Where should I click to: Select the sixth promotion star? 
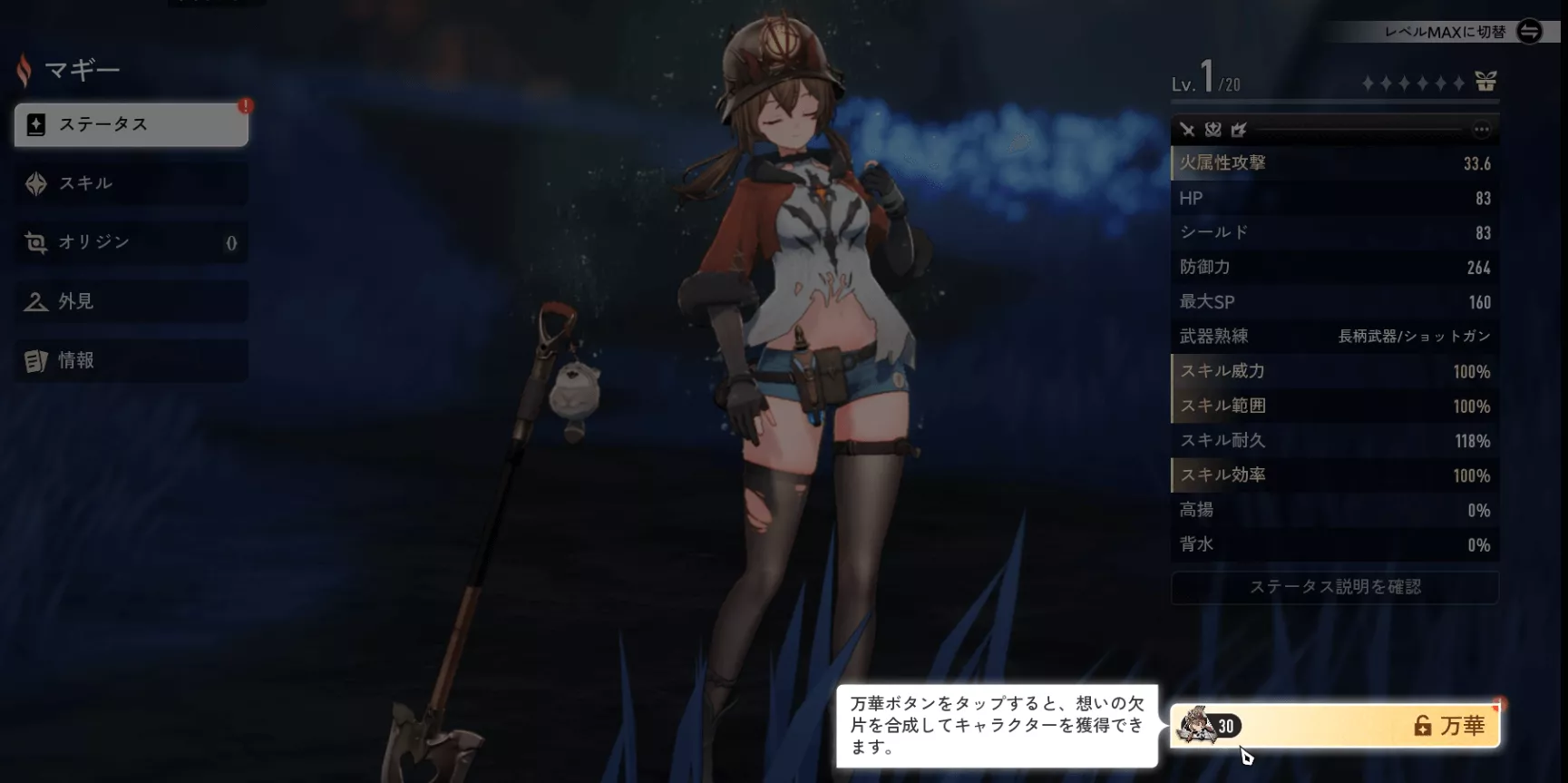click(1459, 82)
